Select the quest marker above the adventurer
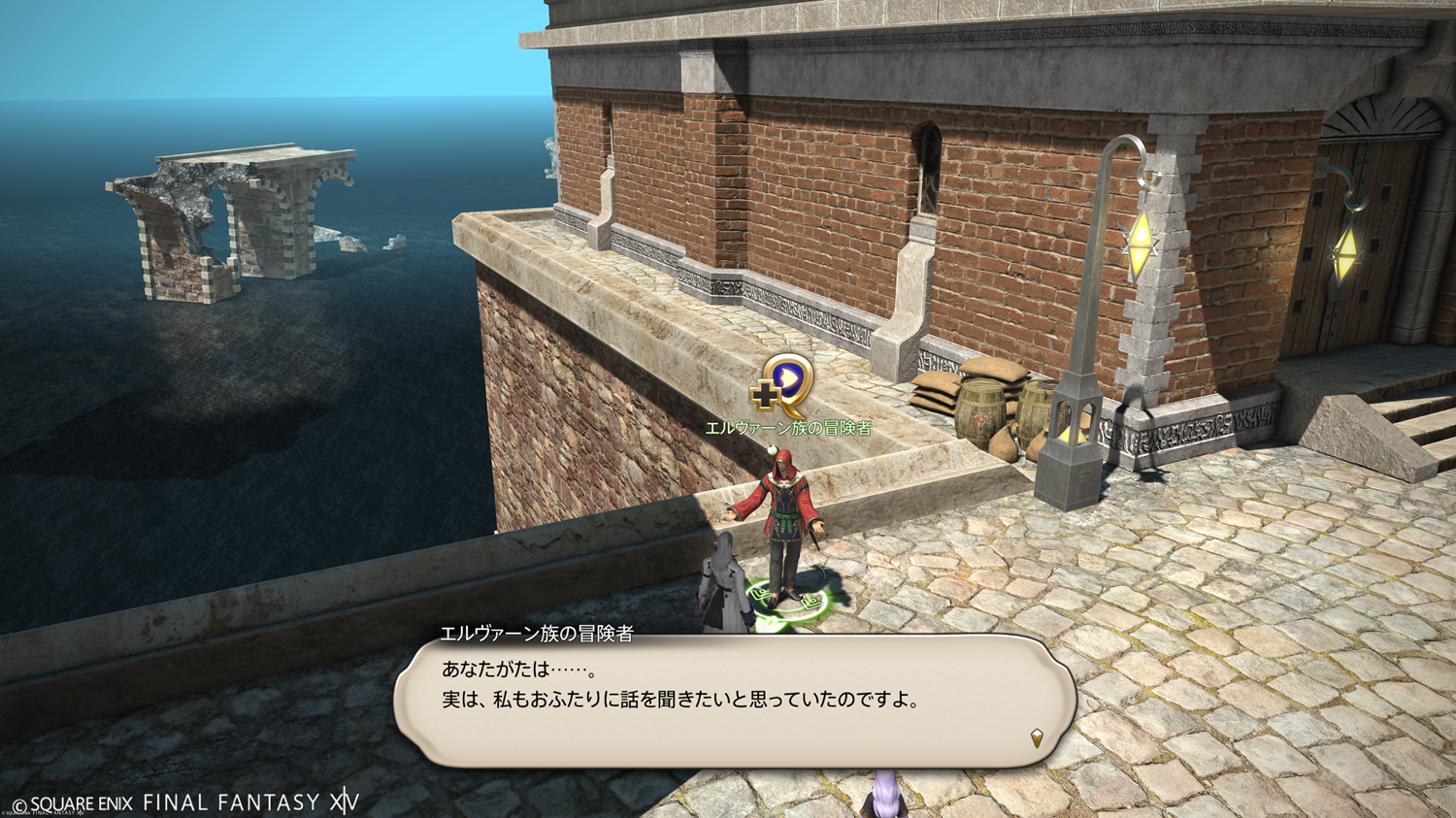 (782, 383)
